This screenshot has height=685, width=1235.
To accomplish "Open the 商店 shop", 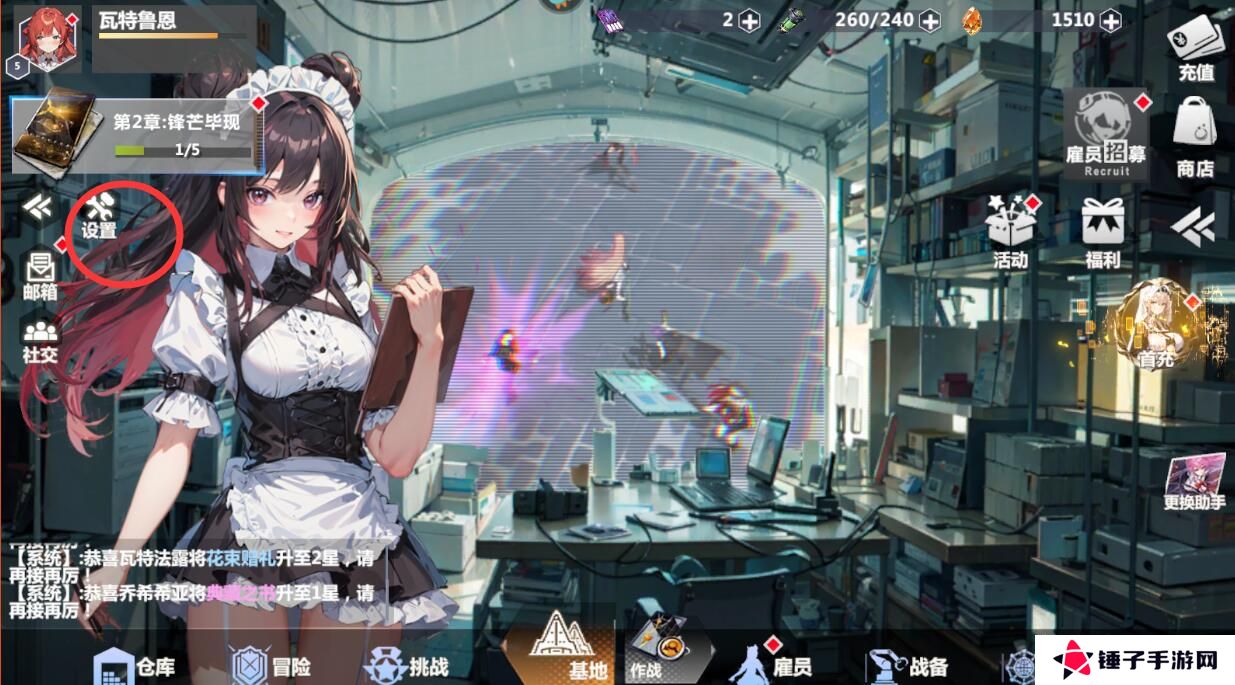I will click(x=1196, y=138).
